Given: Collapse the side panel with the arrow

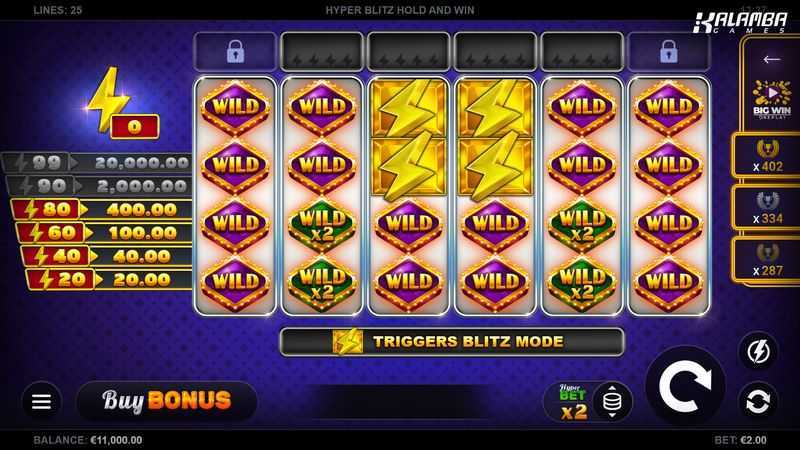Looking at the screenshot, I should point(771,60).
